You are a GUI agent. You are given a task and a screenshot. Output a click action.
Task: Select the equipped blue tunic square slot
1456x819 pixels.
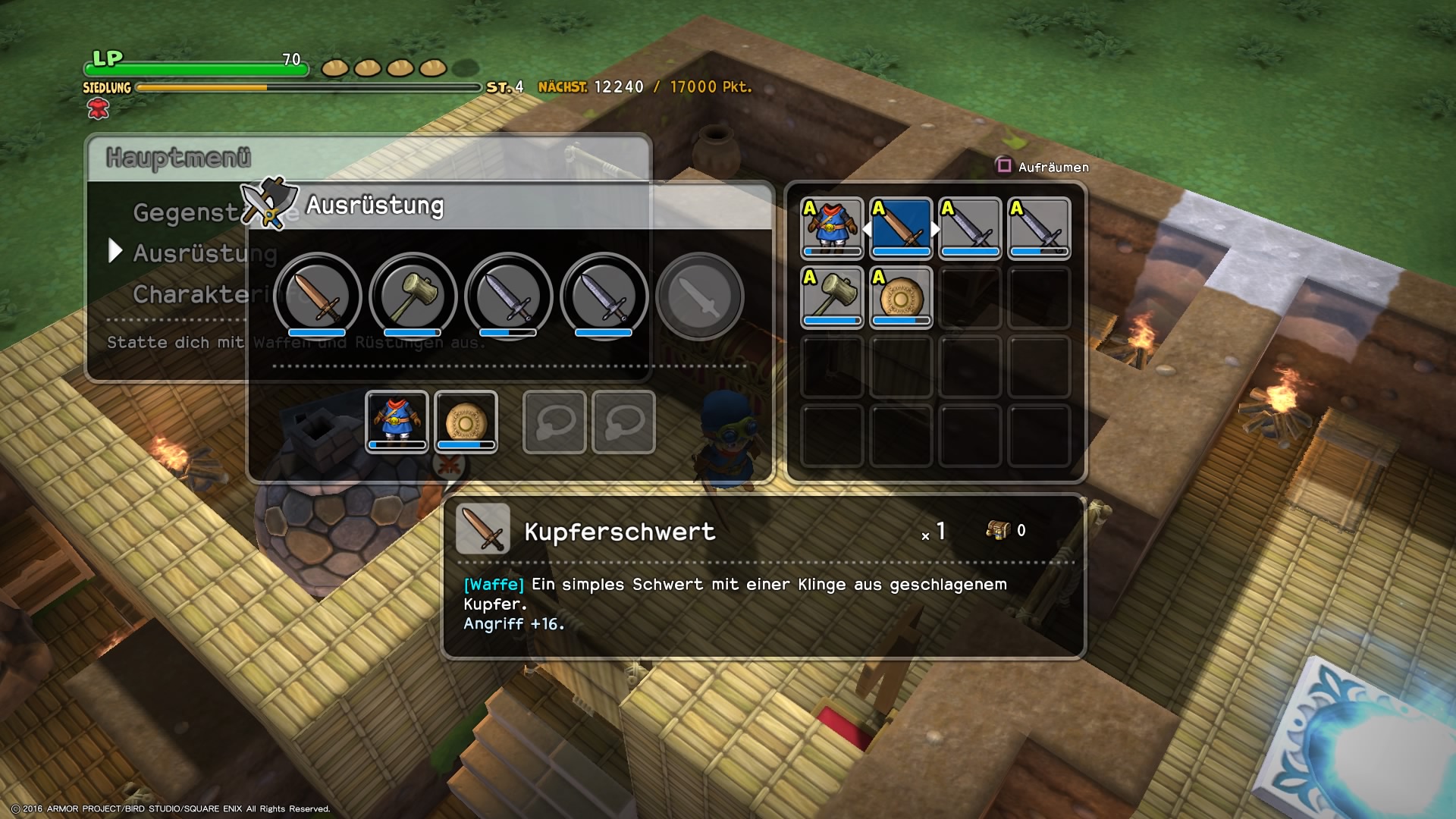[397, 422]
